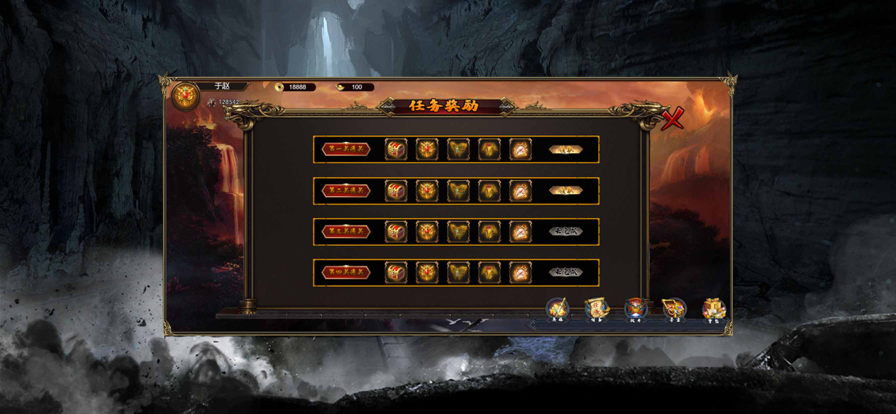Viewport: 896px width, 414px height.
Task: Open the jewel treasure basket menu
Action: coord(674,308)
